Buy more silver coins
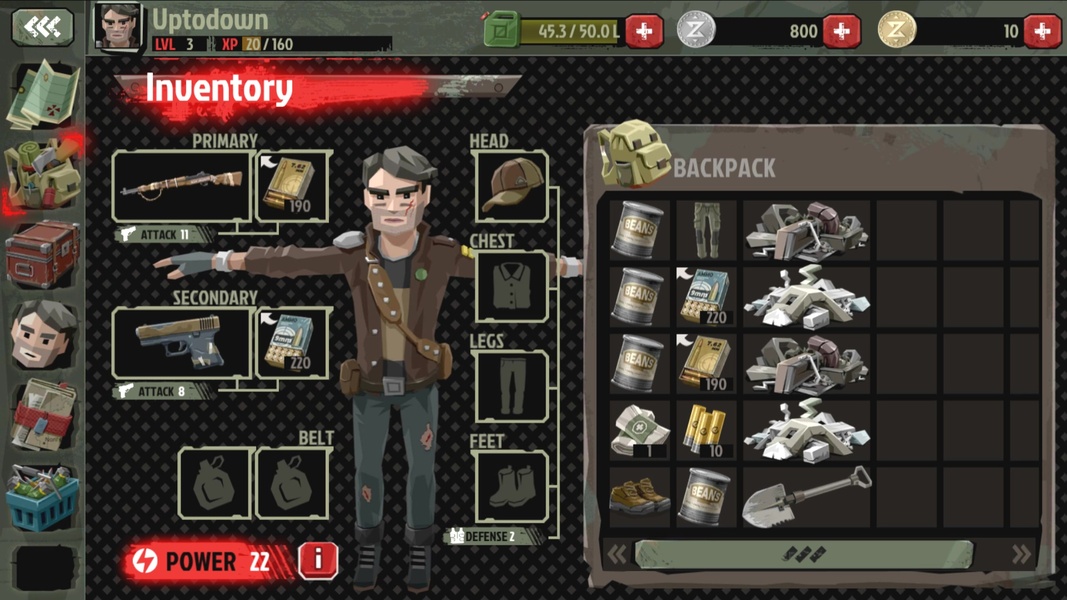This screenshot has height=600, width=1067. coord(841,31)
